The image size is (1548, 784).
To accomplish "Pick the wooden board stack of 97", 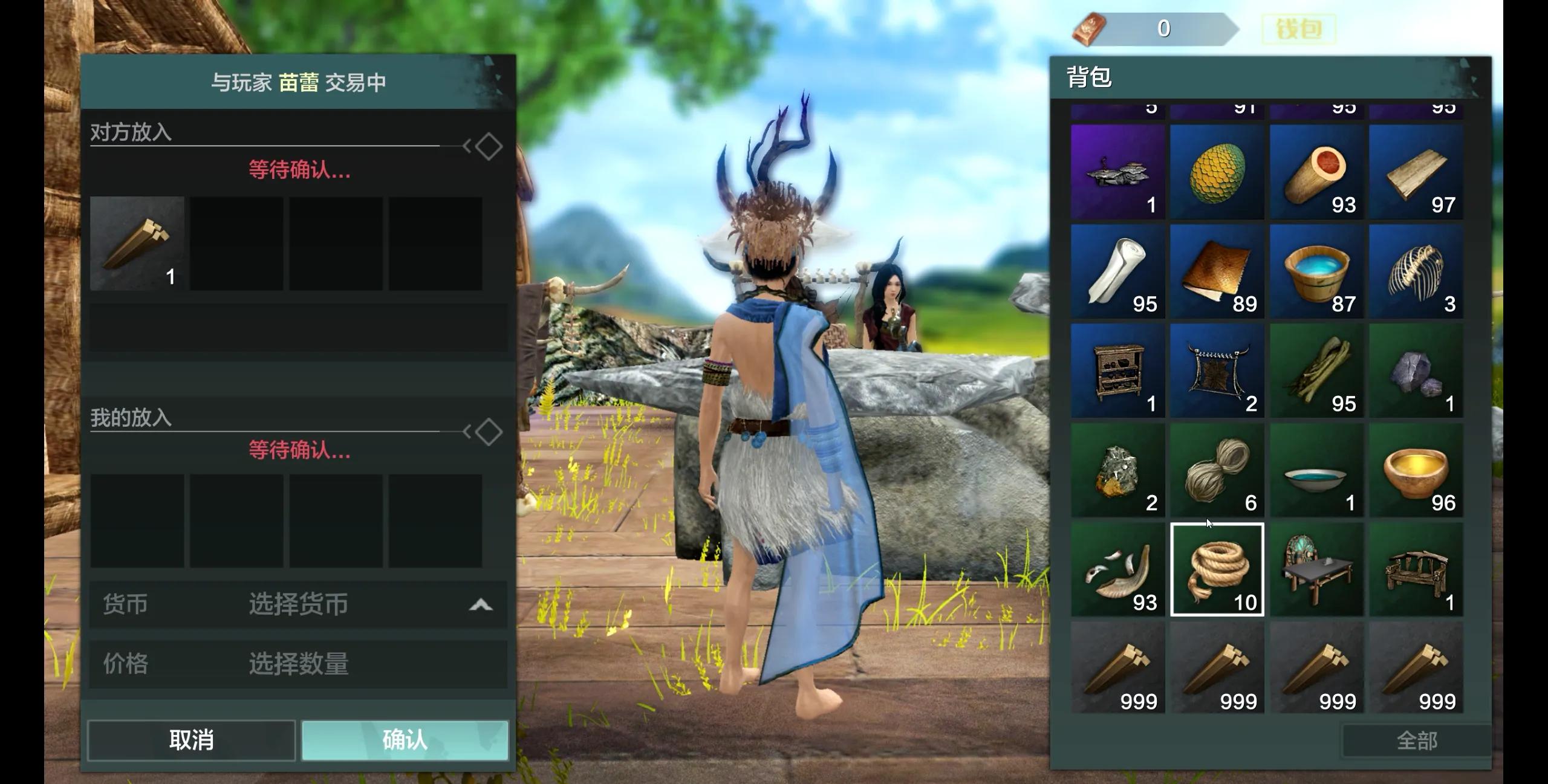I will (x=1416, y=172).
